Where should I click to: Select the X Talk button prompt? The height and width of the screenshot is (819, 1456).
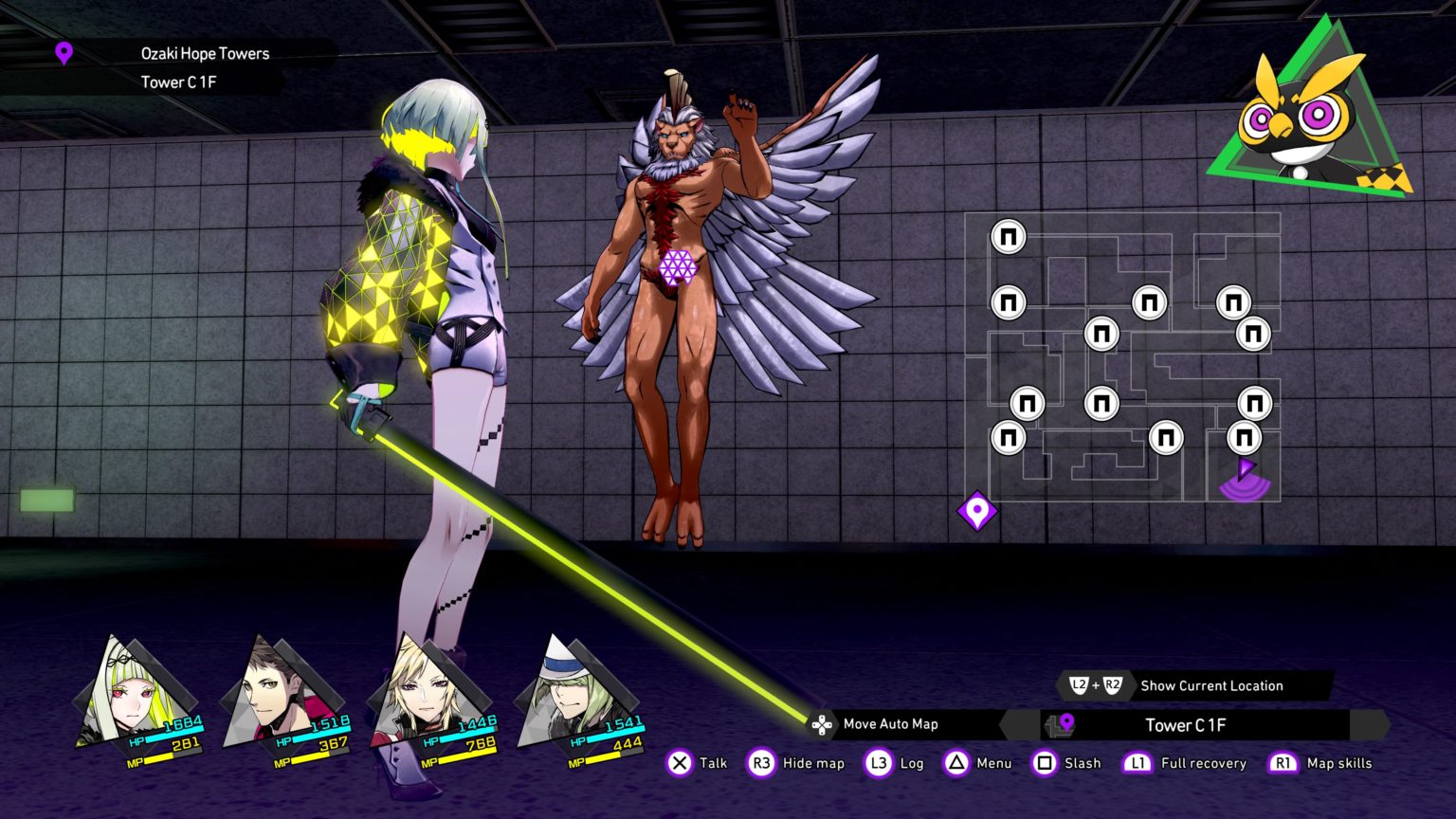[x=679, y=763]
